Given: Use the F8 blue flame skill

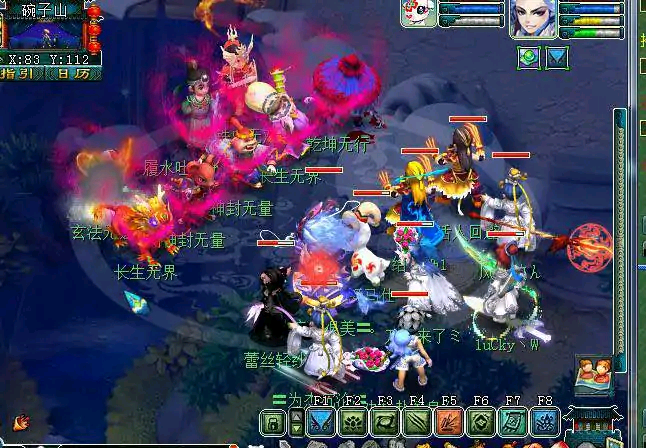Looking at the screenshot, I should (545, 421).
